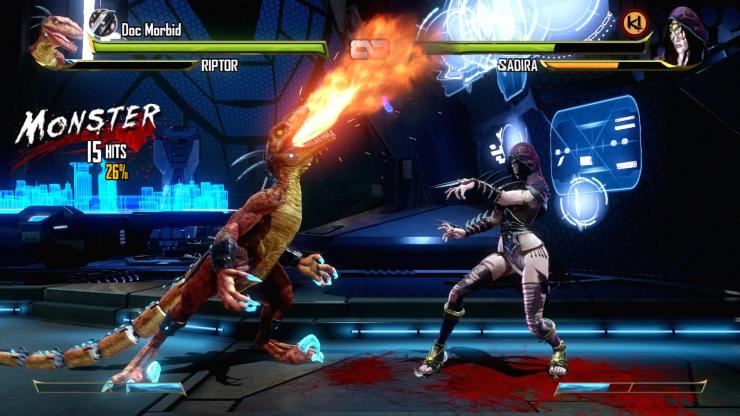Click Sadira's character portrait

(683, 40)
